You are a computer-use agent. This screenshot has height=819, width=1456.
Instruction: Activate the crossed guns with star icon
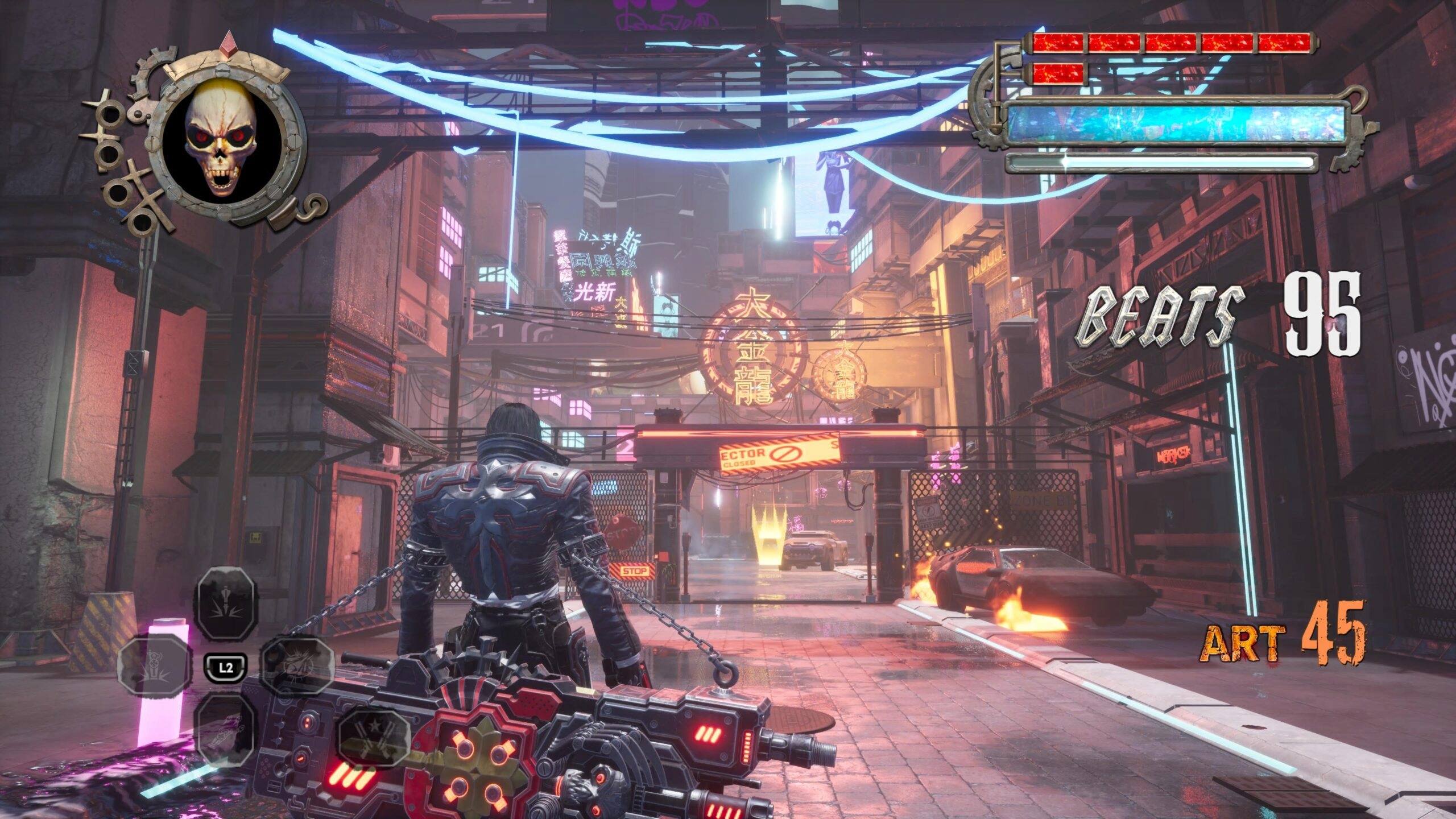coord(374,737)
